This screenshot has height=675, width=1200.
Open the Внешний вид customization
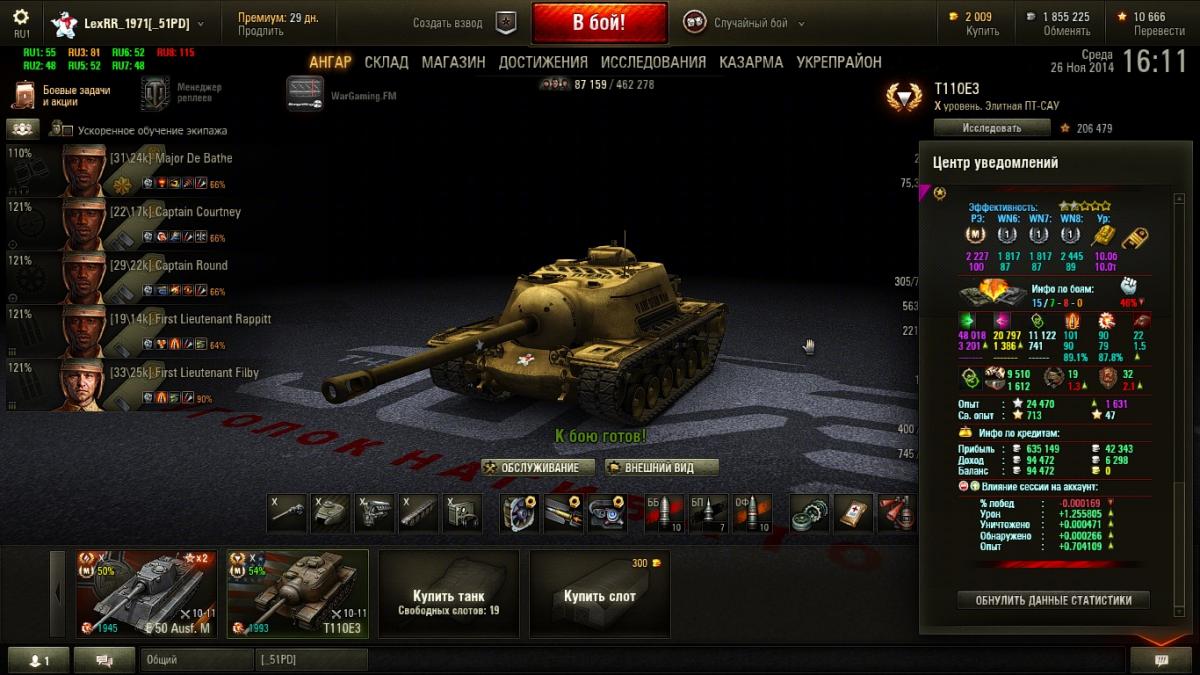pos(662,467)
